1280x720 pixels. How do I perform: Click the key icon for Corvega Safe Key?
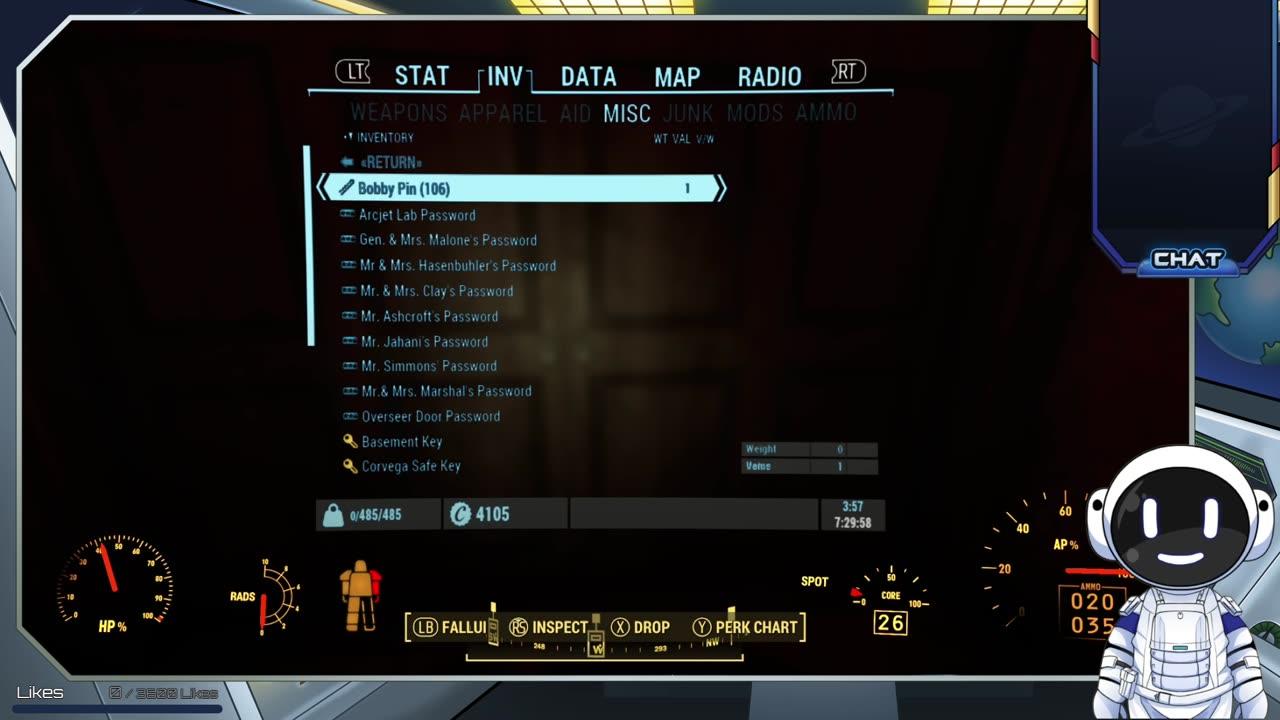click(x=352, y=466)
